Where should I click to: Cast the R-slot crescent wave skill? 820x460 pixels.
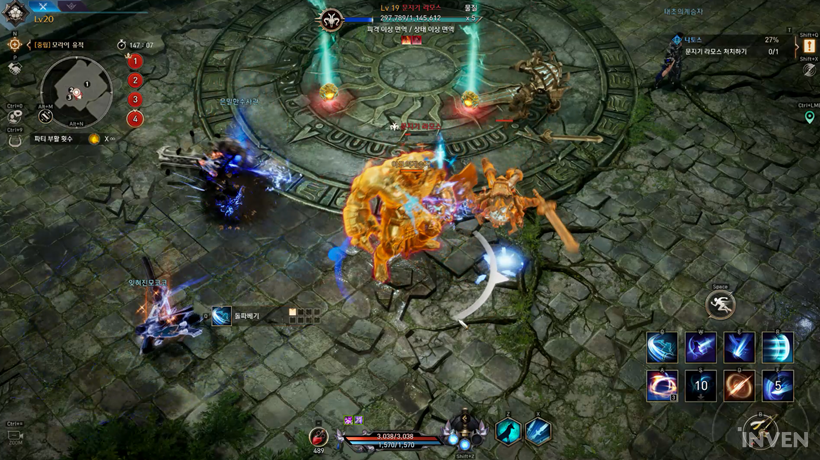pyautogui.click(x=778, y=347)
